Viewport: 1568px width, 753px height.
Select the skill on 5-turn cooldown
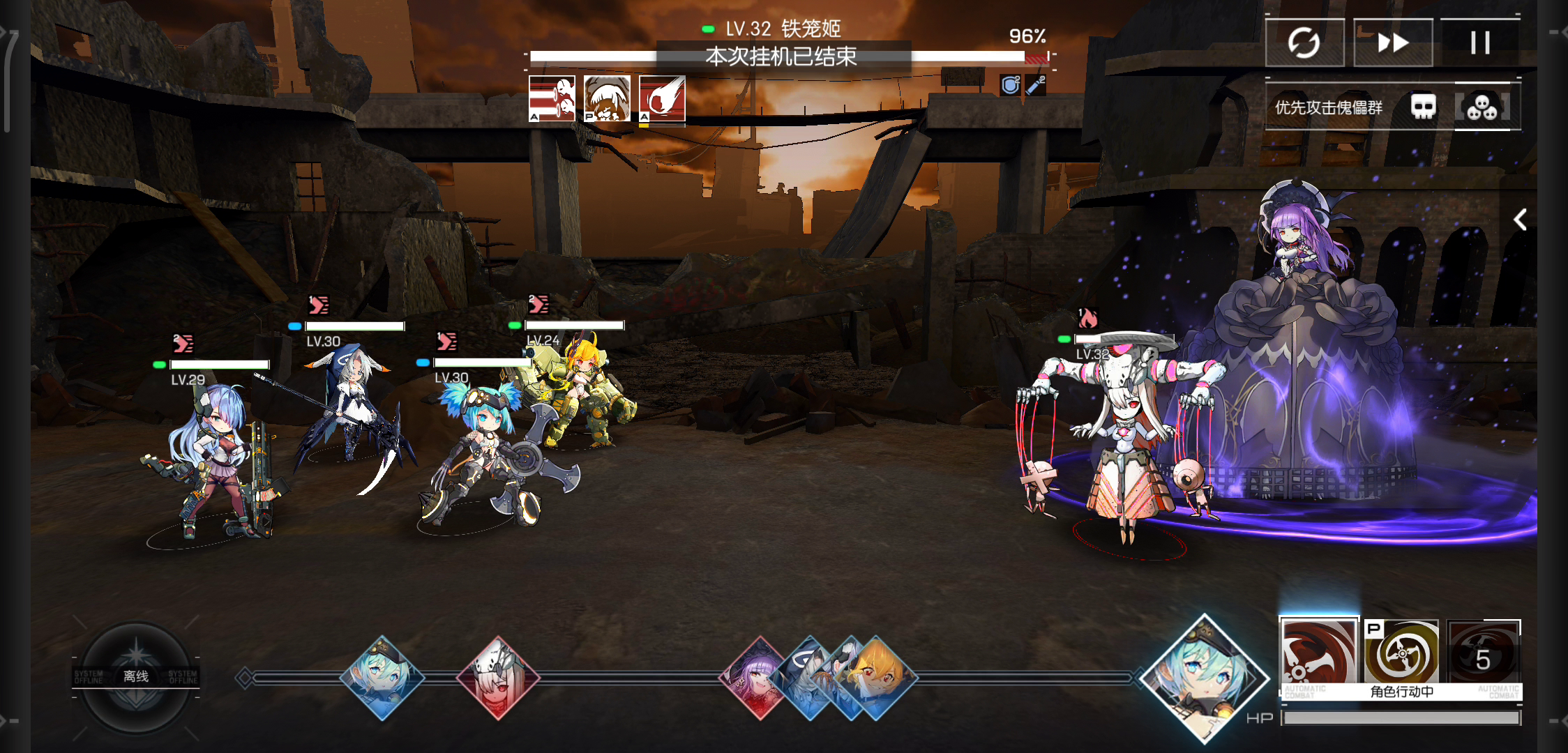pyautogui.click(x=1483, y=654)
